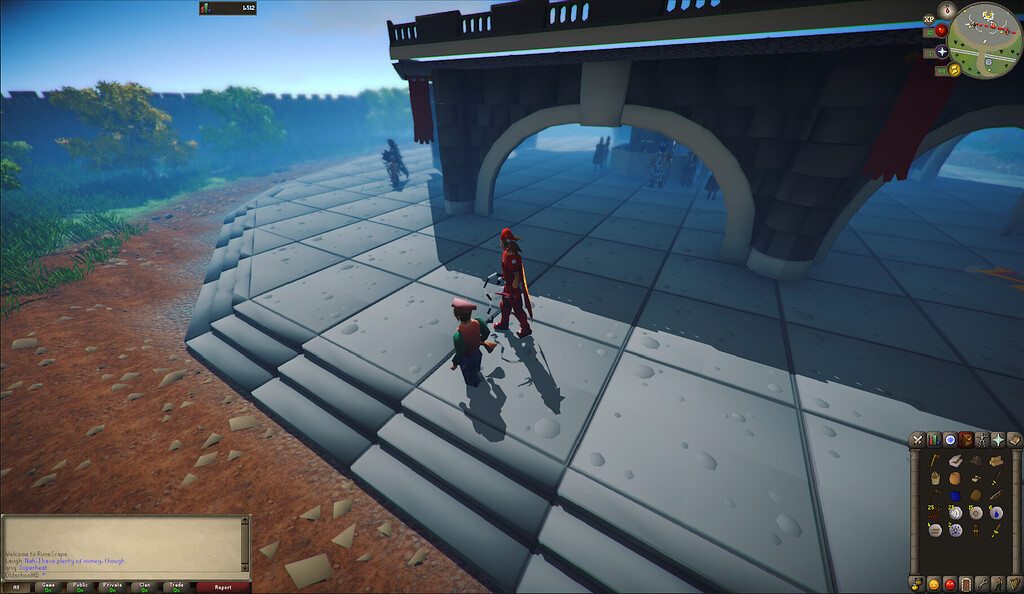This screenshot has width=1024, height=594.
Task: Click on the circular minimap
Action: [x=984, y=38]
